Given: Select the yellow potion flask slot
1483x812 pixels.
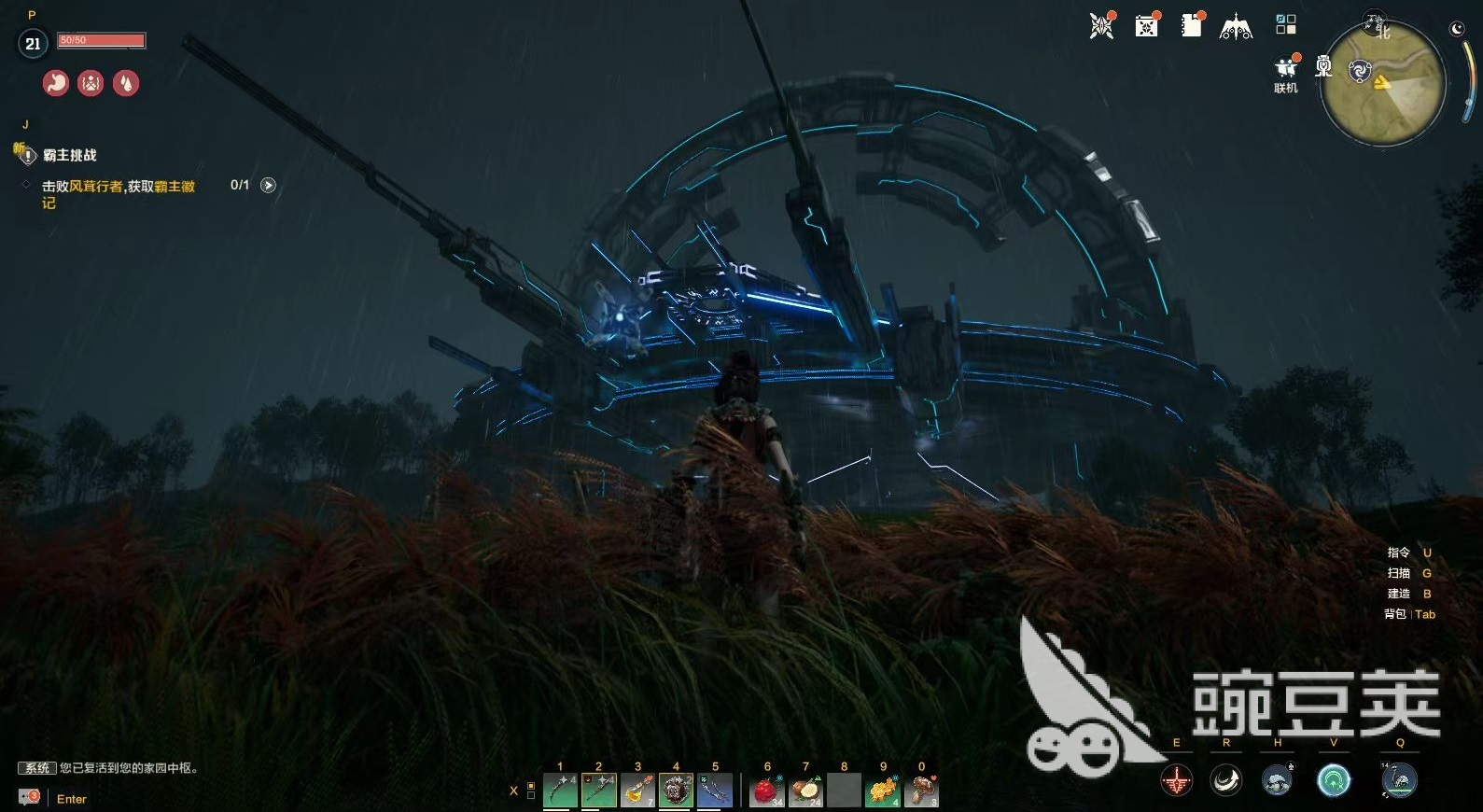Looking at the screenshot, I should click(637, 791).
